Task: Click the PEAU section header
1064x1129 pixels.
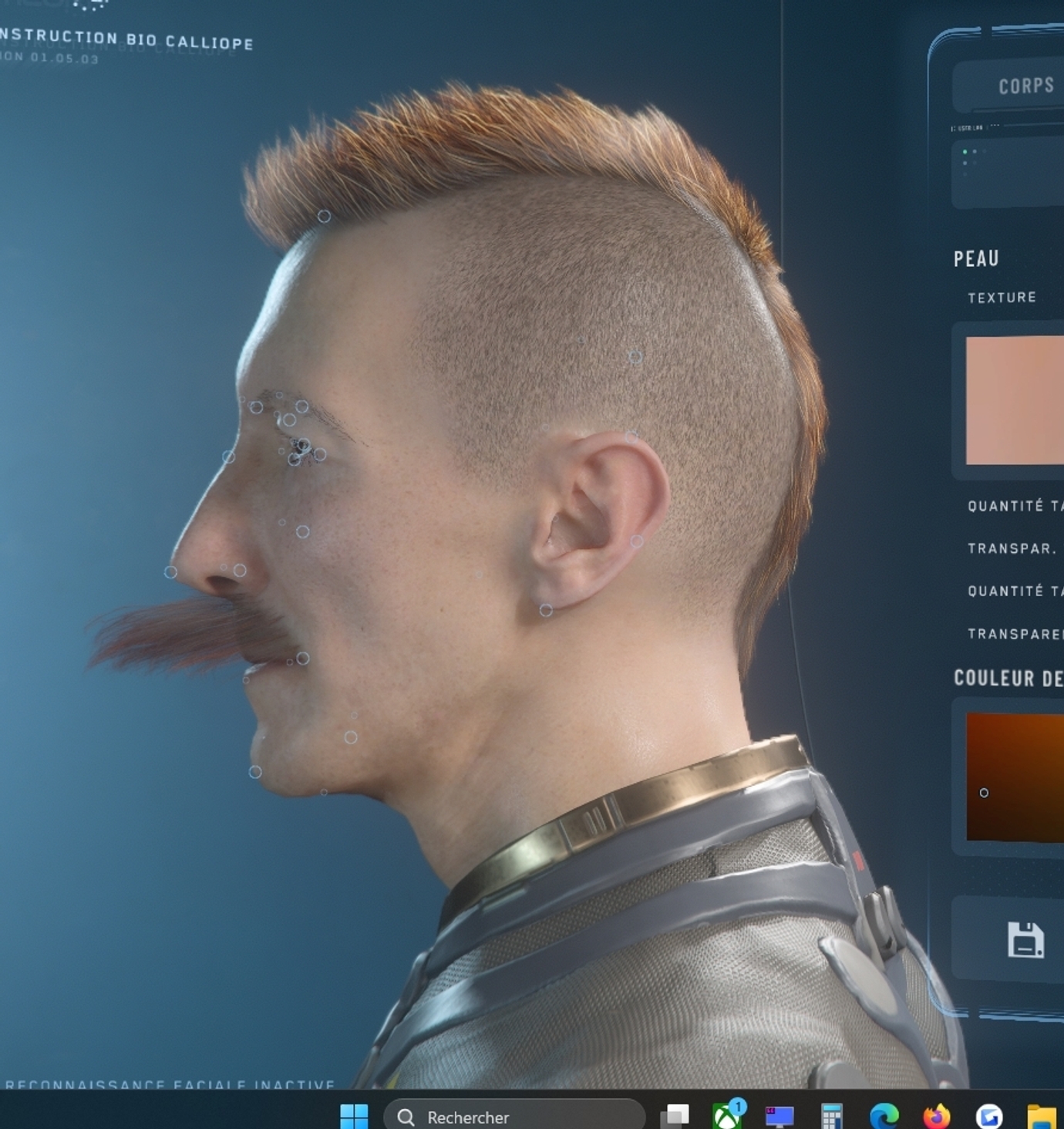Action: pyautogui.click(x=975, y=258)
